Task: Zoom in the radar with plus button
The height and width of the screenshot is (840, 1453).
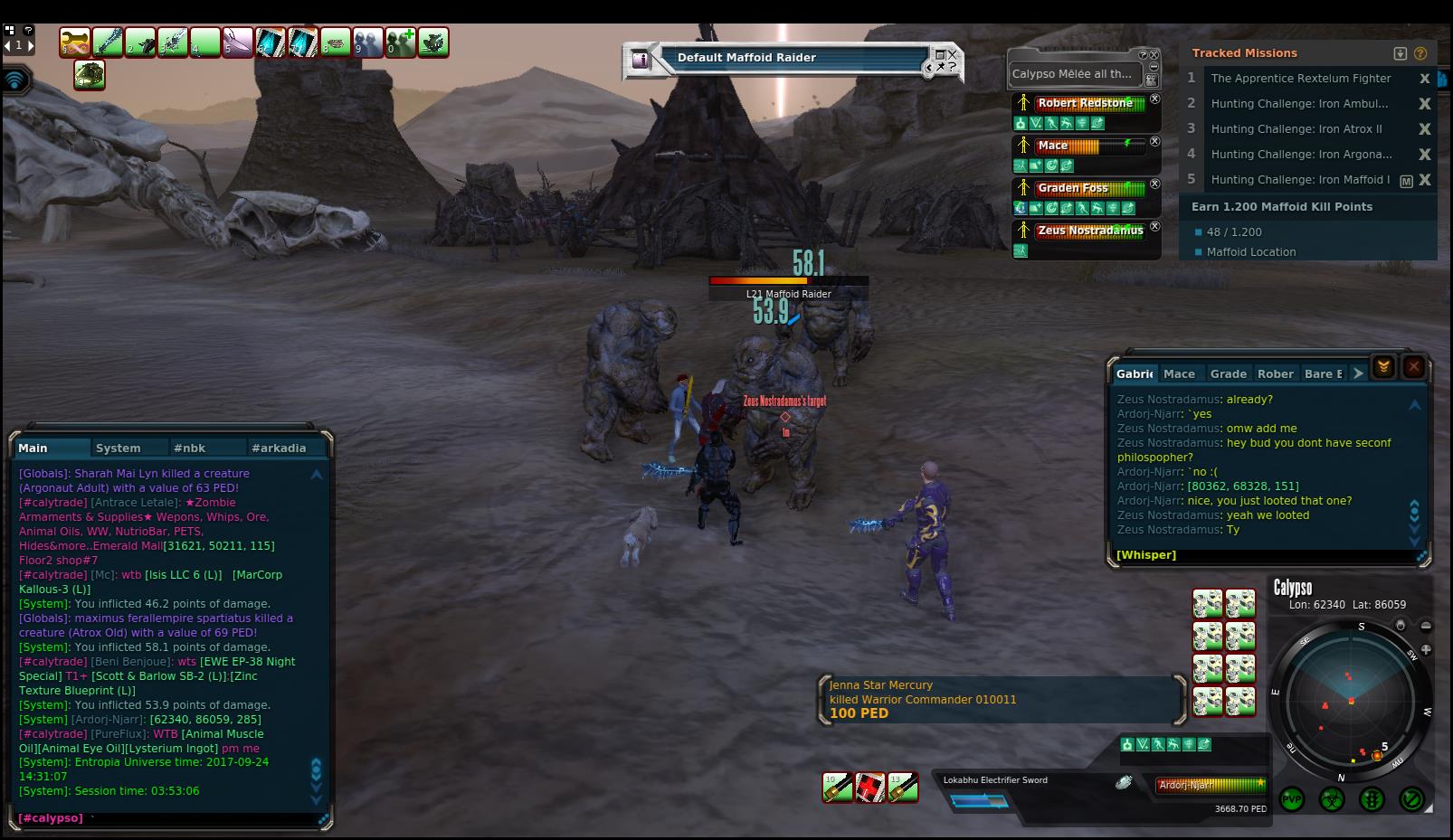Action: point(1426,649)
